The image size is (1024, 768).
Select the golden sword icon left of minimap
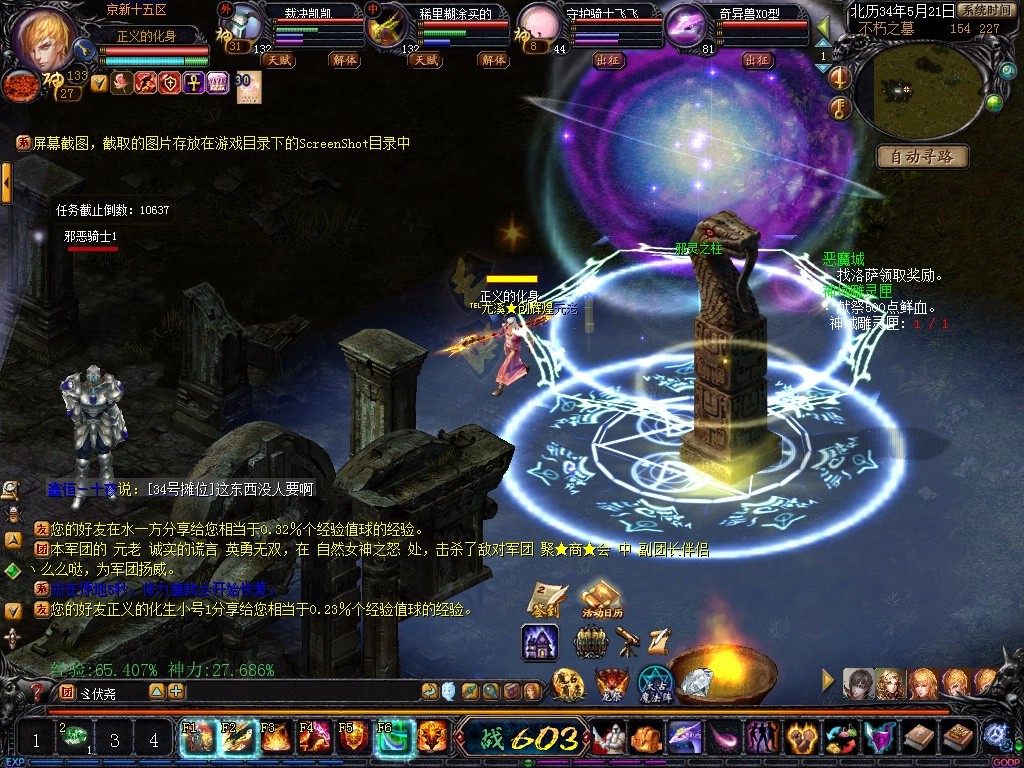click(x=840, y=78)
